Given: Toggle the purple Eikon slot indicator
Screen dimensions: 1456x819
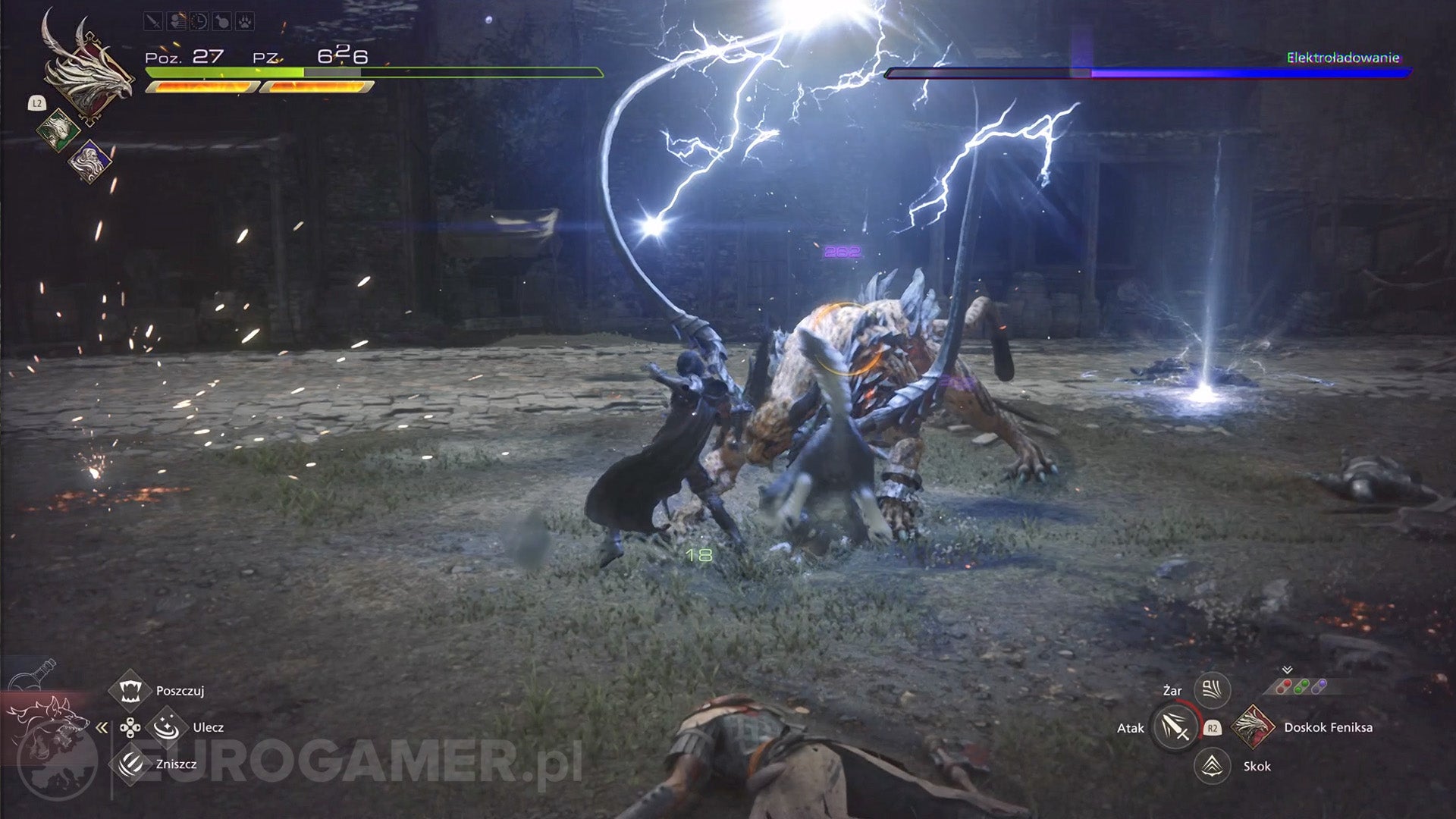Looking at the screenshot, I should pos(1319,683).
